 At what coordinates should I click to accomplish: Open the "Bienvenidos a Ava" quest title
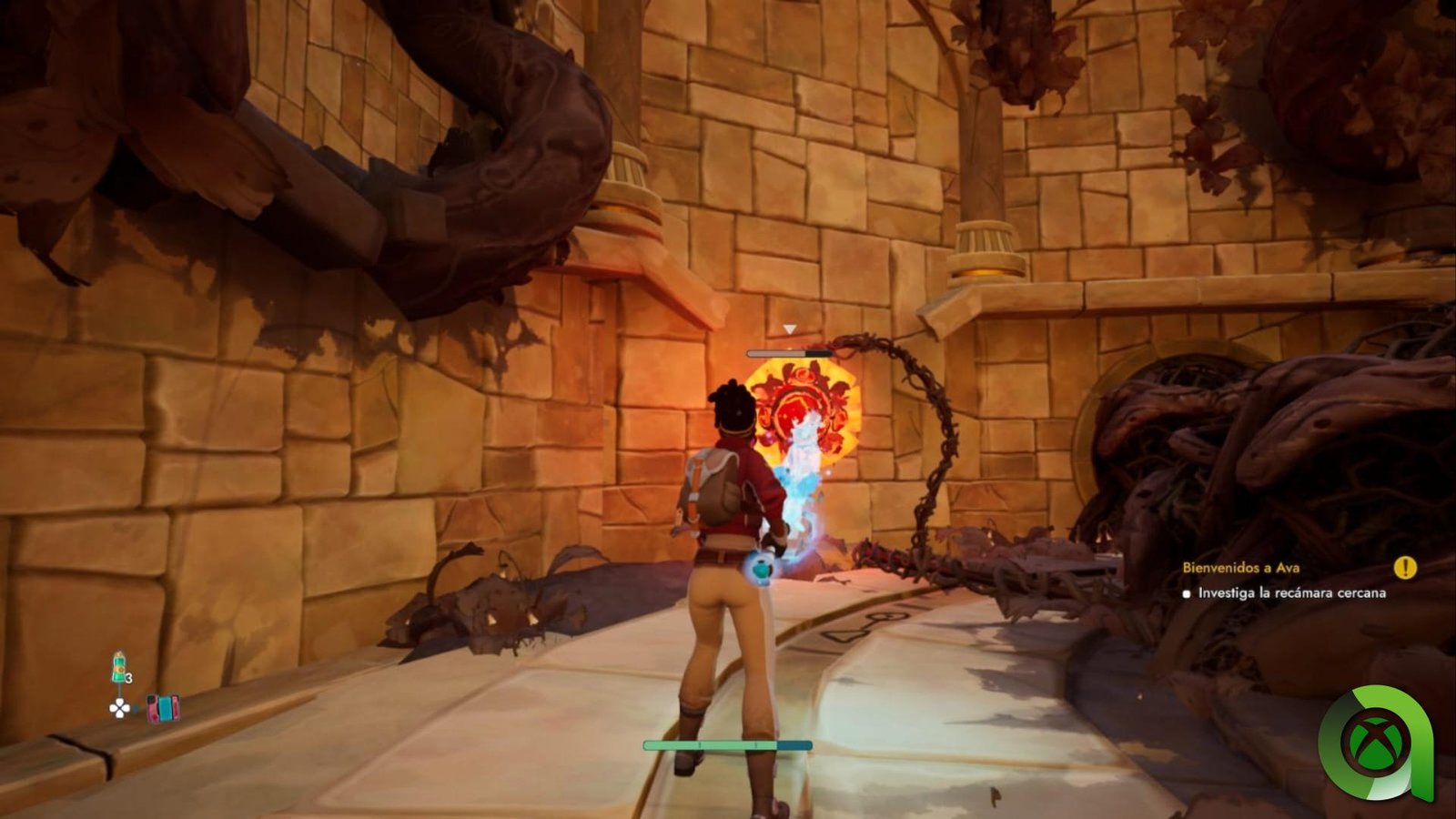(x=1240, y=567)
